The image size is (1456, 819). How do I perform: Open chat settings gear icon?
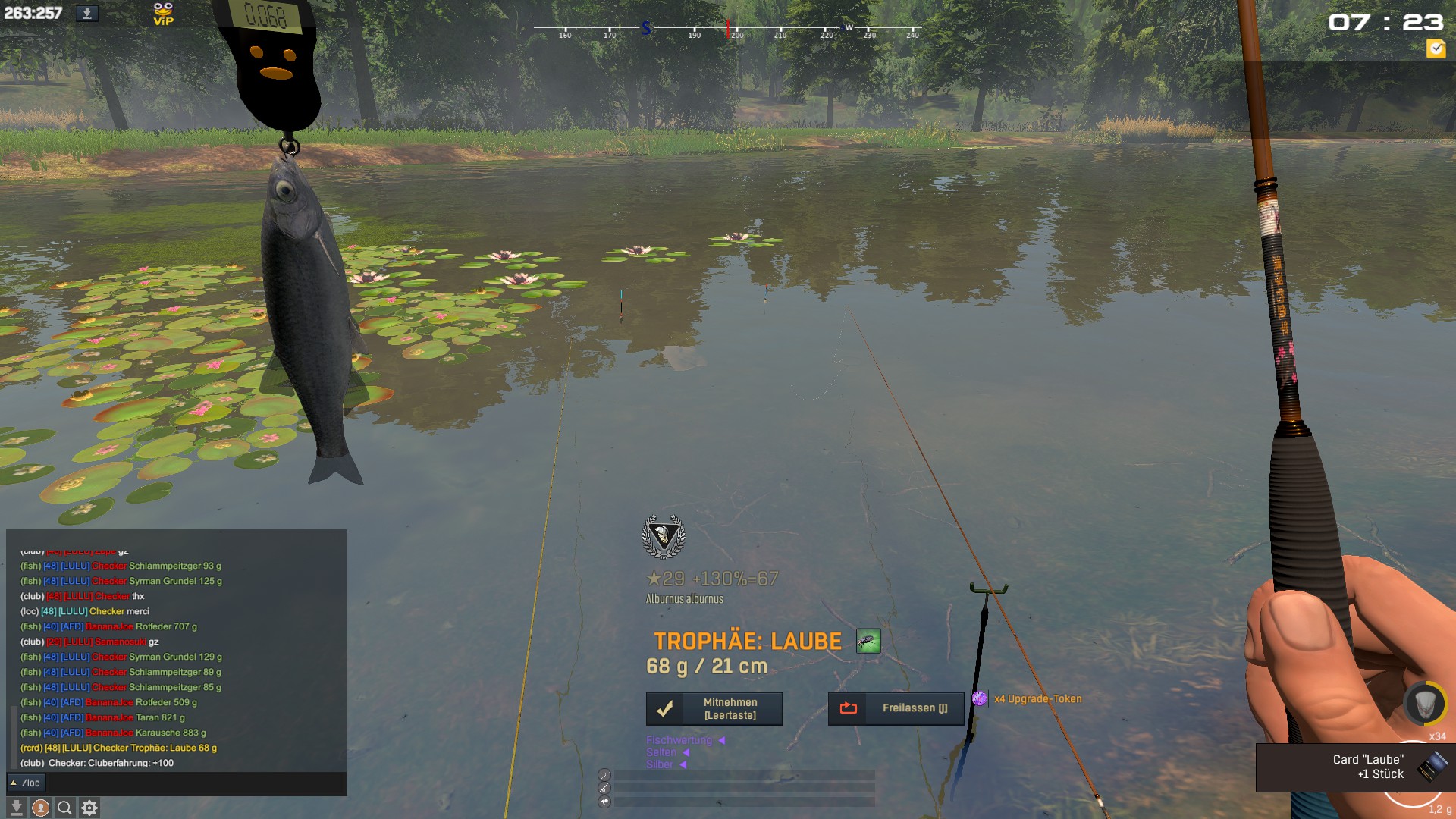pos(89,808)
